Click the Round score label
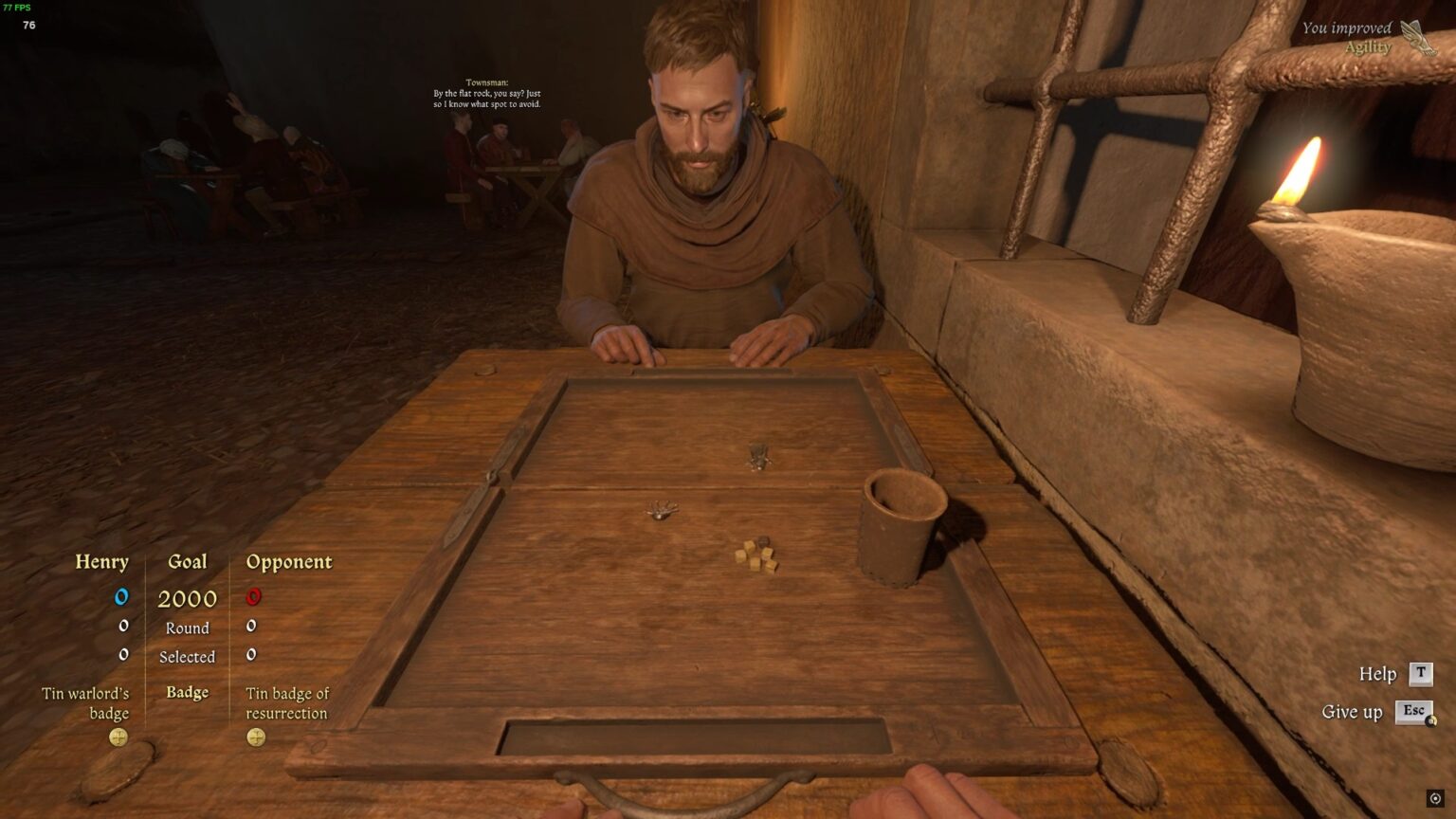1456x819 pixels. pyautogui.click(x=187, y=628)
